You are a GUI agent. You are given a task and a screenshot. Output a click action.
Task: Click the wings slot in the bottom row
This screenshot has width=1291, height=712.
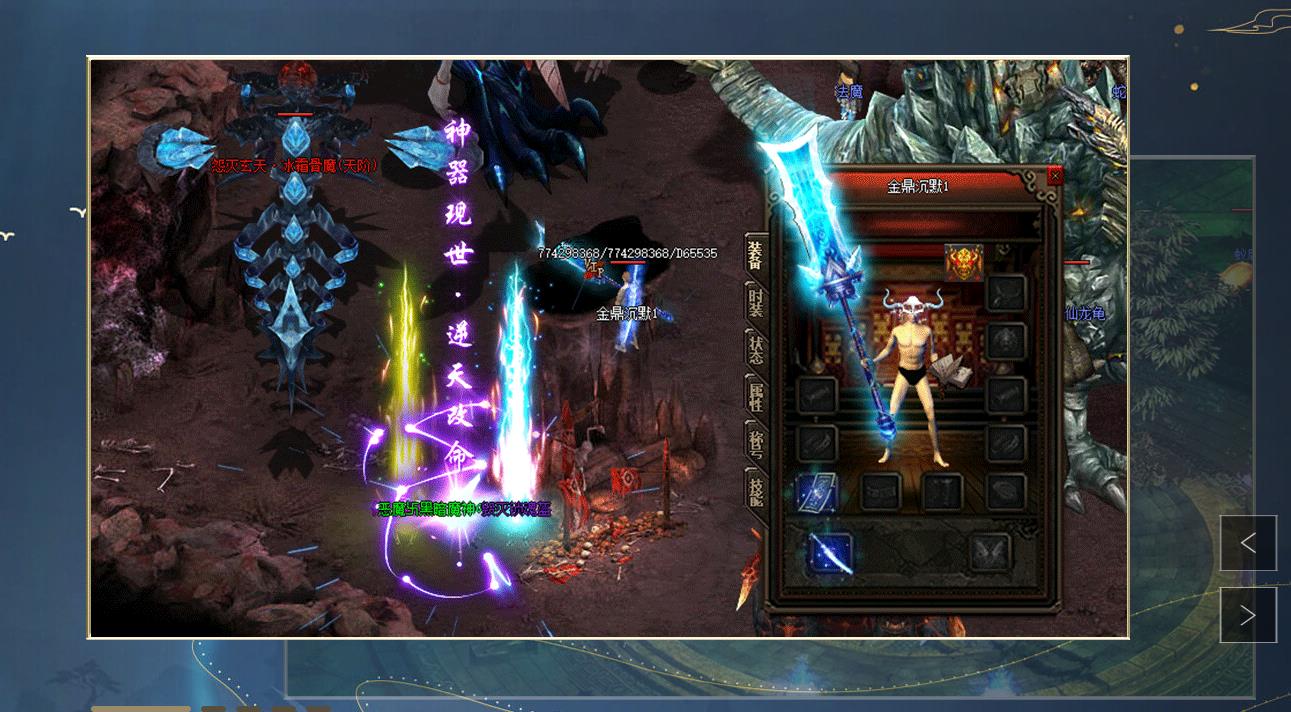[x=990, y=553]
